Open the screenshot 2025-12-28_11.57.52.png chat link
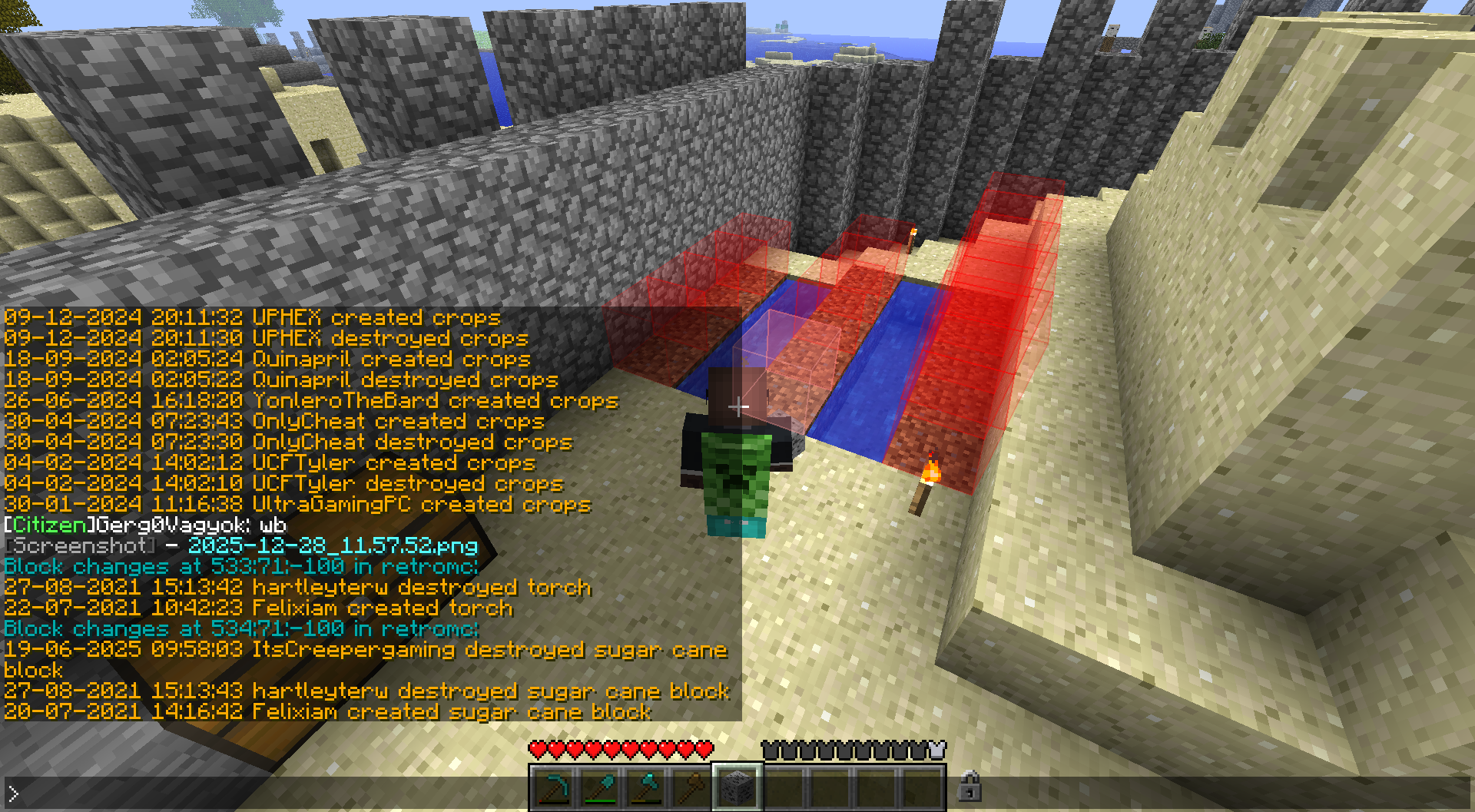 point(333,546)
